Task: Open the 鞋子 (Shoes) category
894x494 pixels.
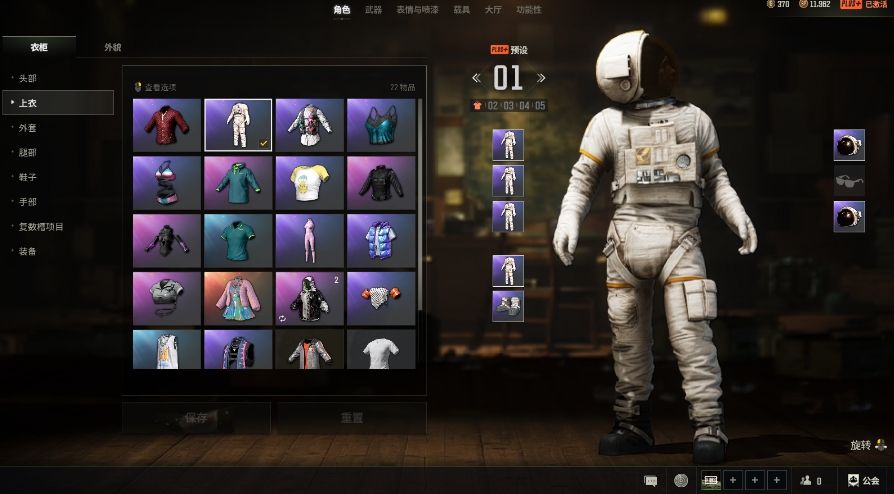Action: click(27, 177)
